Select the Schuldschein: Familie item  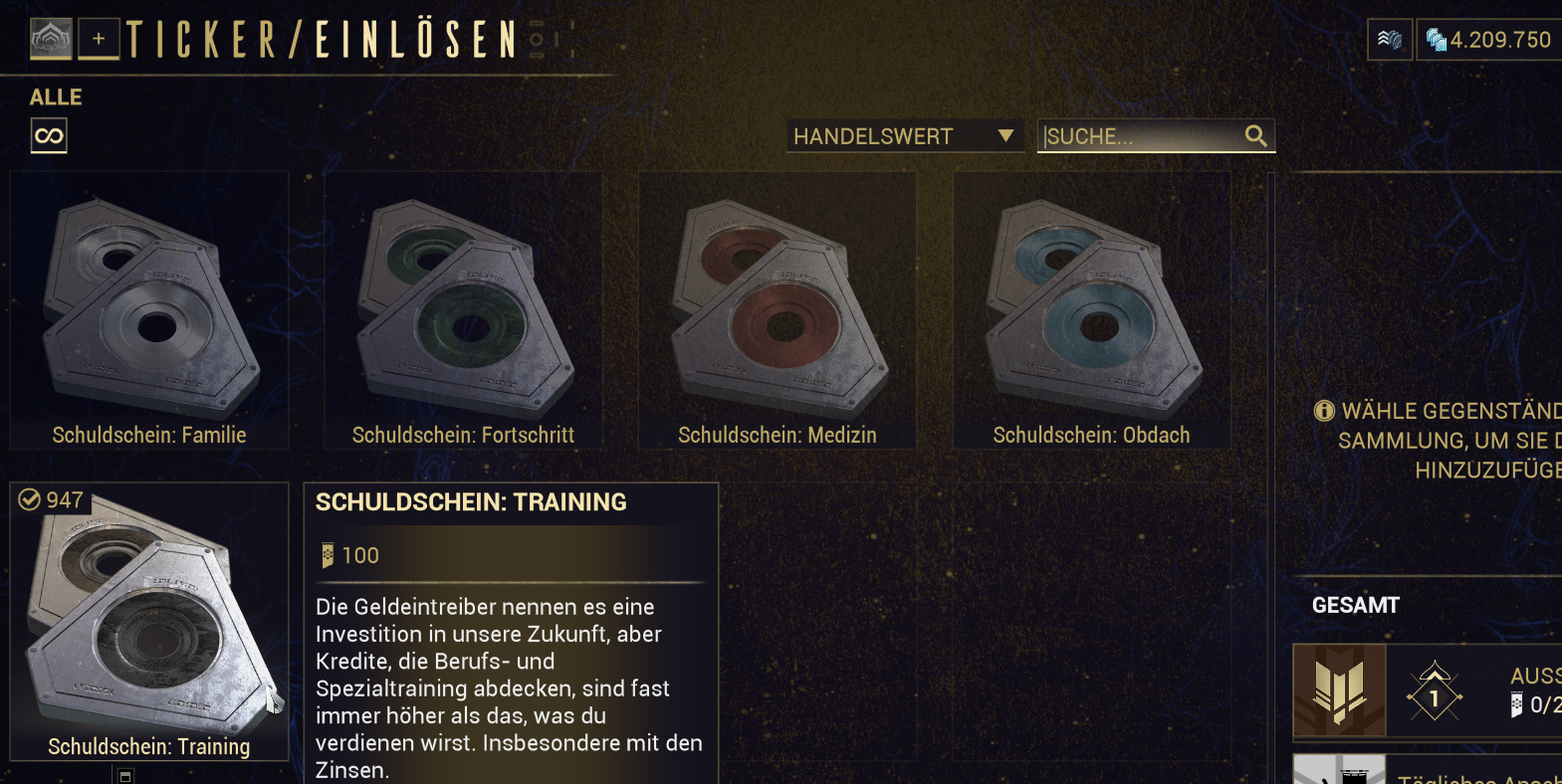point(149,310)
